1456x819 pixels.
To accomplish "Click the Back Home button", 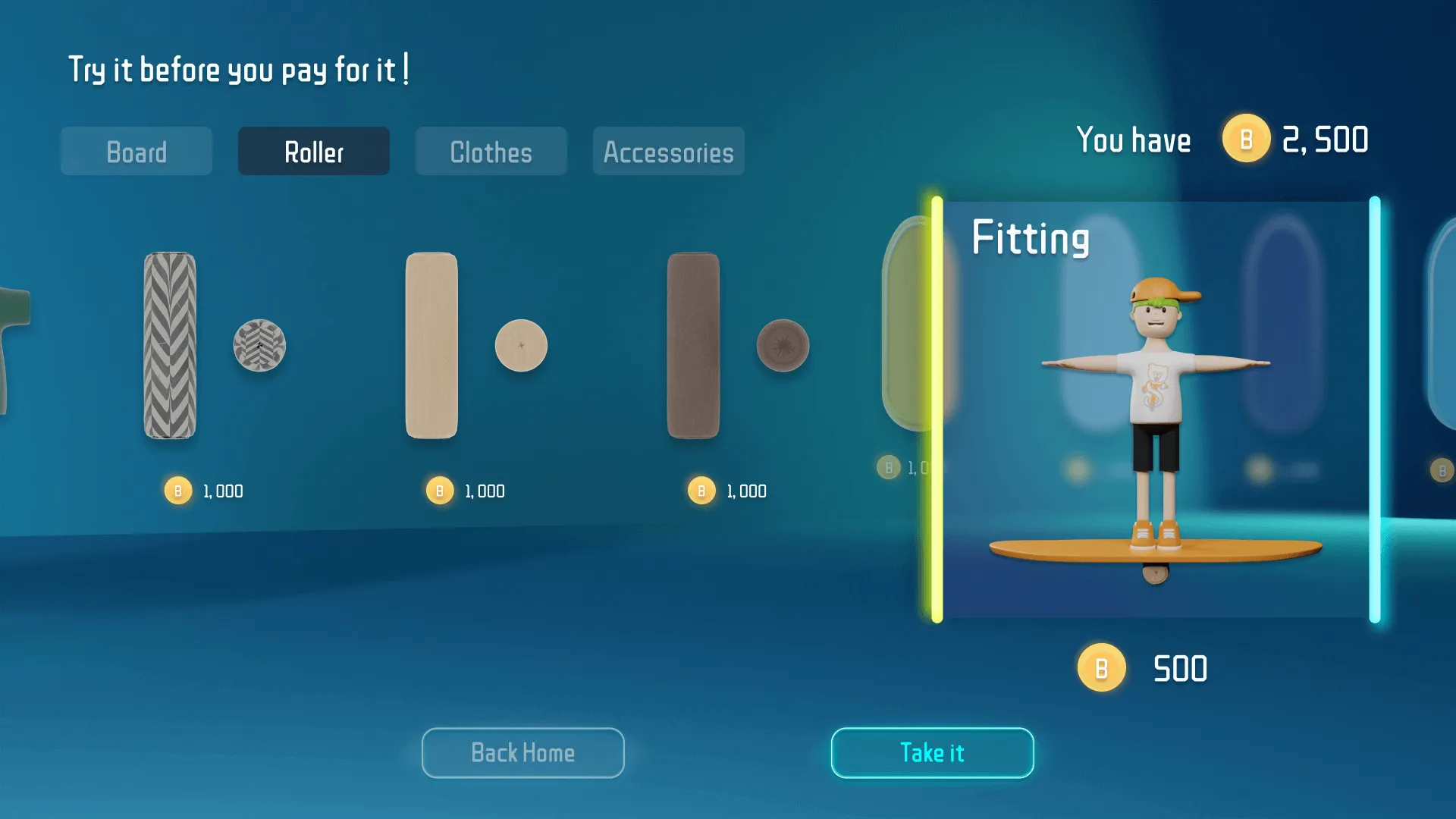I will [523, 753].
